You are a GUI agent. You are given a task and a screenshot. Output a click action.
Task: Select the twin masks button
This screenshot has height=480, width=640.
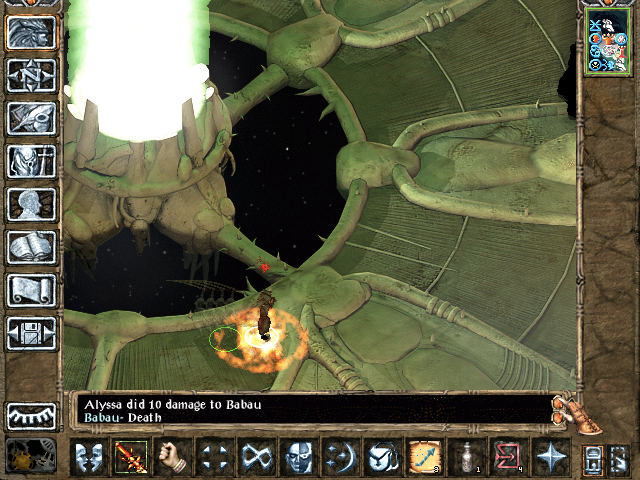pyautogui.click(x=87, y=457)
